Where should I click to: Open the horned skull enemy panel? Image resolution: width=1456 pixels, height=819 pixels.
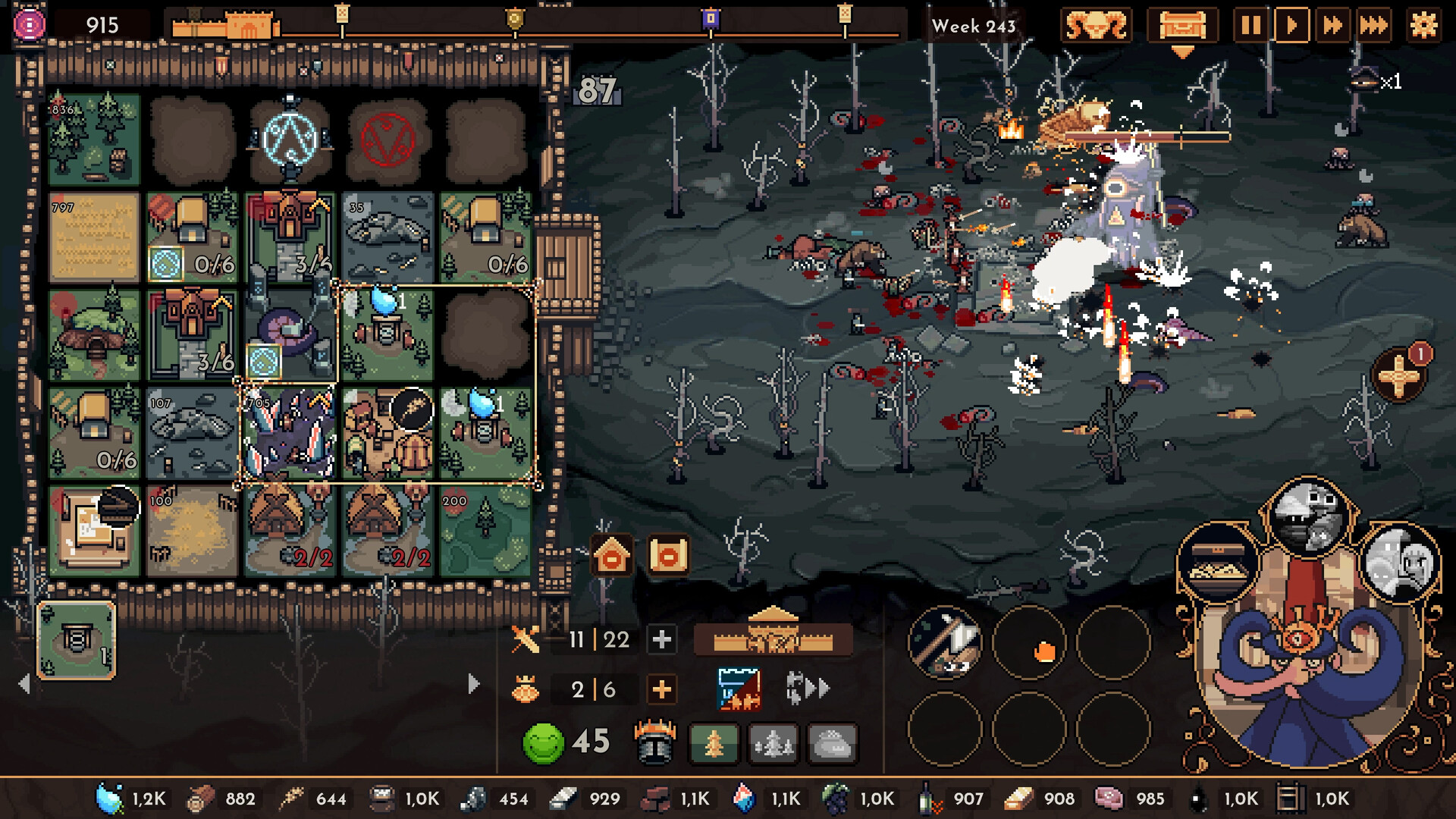click(x=1095, y=26)
